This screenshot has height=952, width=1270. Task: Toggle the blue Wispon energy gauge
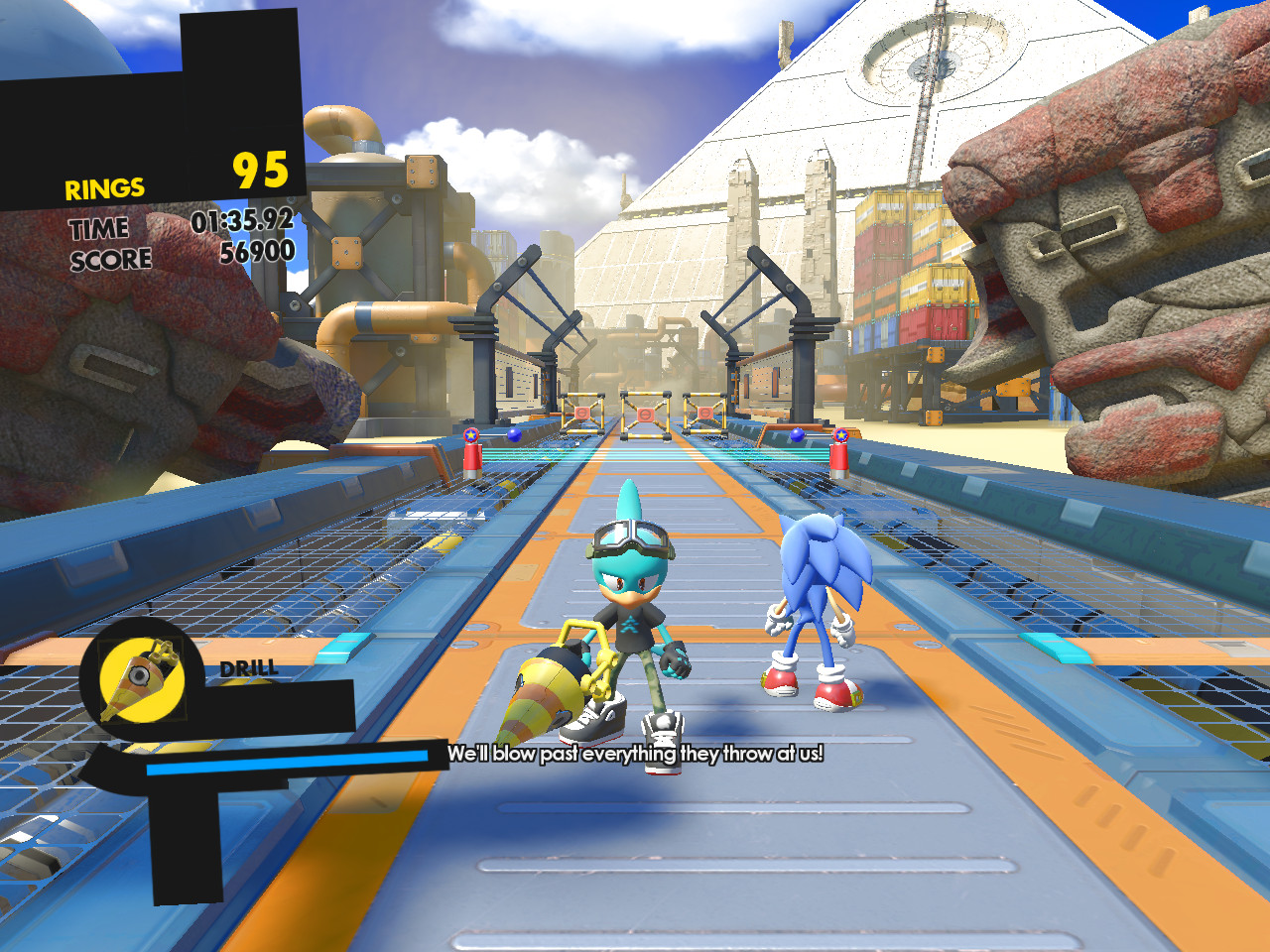288,765
